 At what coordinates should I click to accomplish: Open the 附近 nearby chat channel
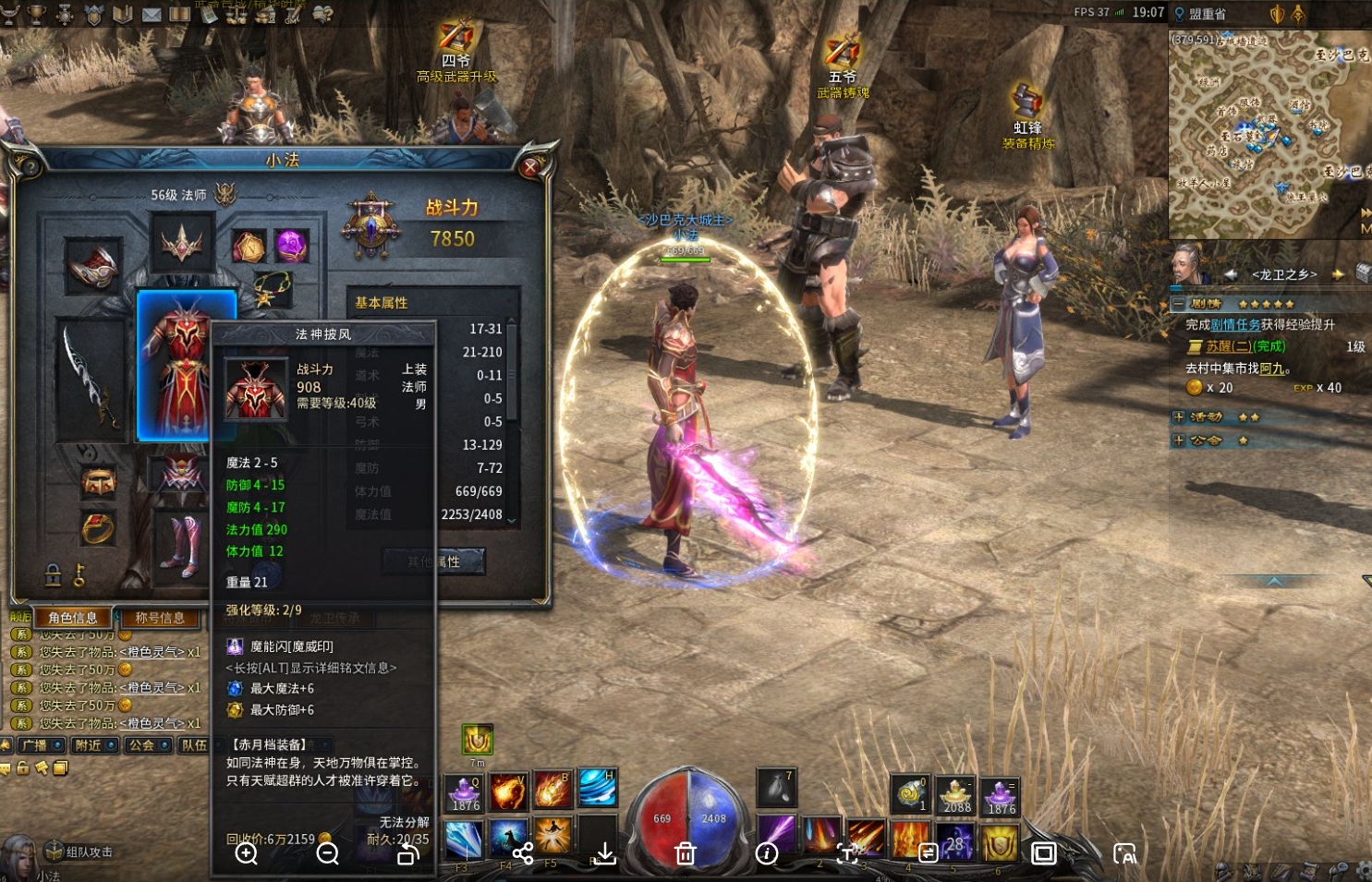pyautogui.click(x=94, y=745)
